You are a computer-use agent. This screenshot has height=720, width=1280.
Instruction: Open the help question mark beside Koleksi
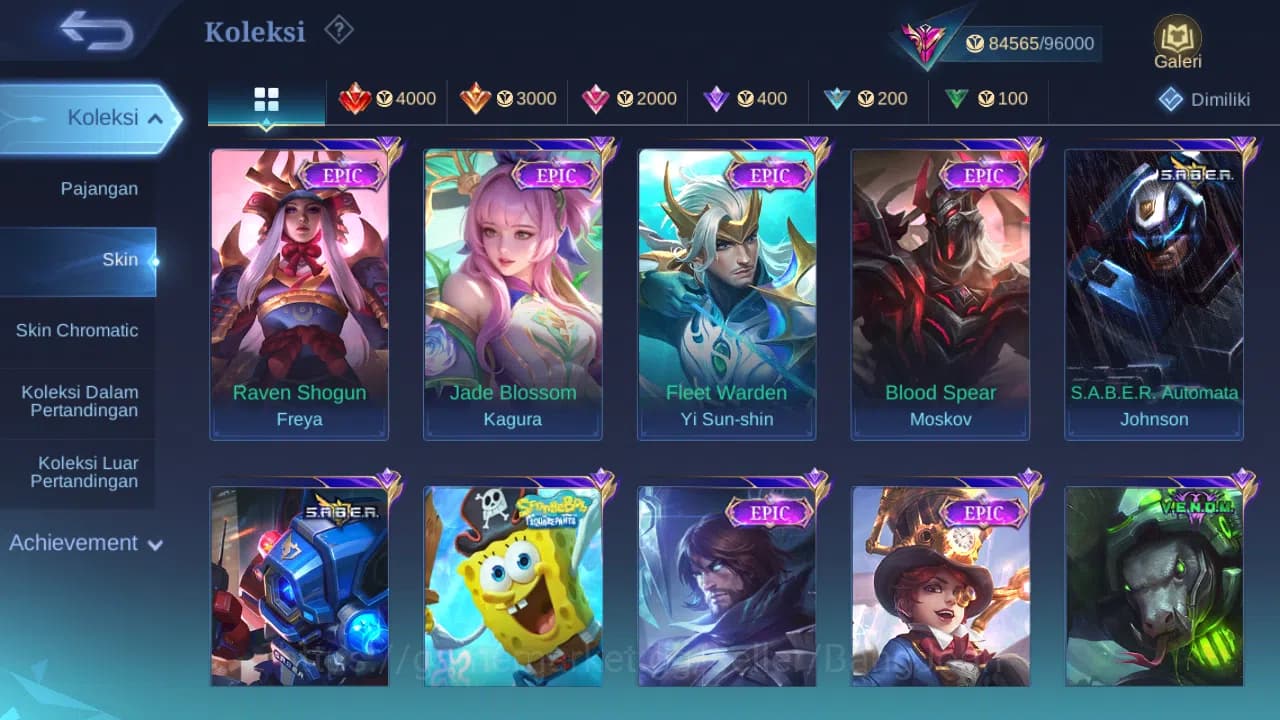click(x=338, y=30)
